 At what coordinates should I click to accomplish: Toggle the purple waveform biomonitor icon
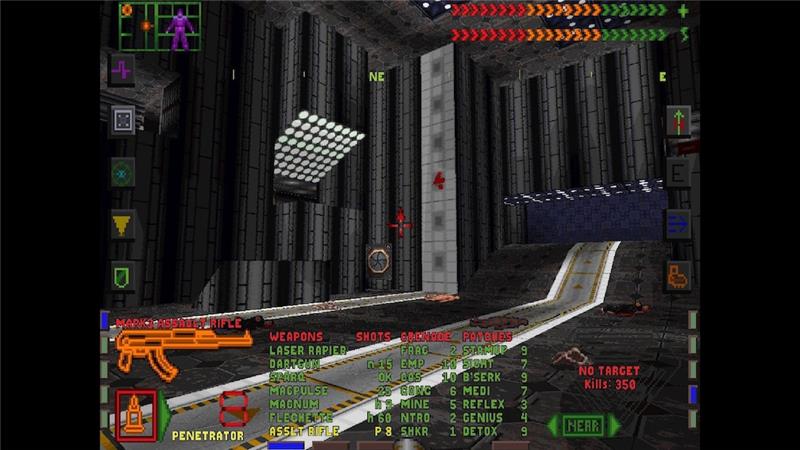point(122,70)
